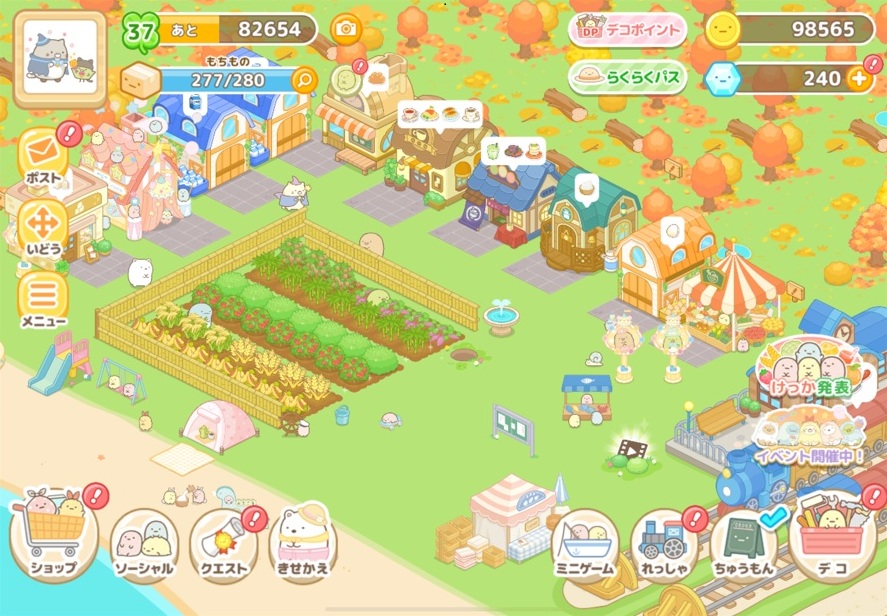Open the player profile avatar
887x616 pixels.
point(59,59)
